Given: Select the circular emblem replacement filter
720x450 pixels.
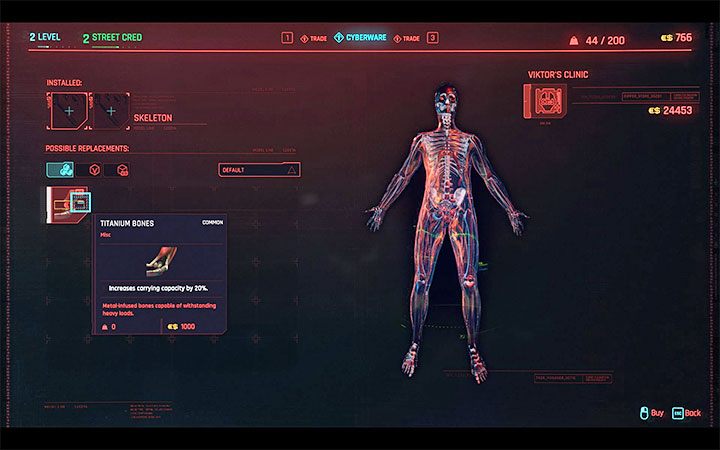Looking at the screenshot, I should 93,170.
